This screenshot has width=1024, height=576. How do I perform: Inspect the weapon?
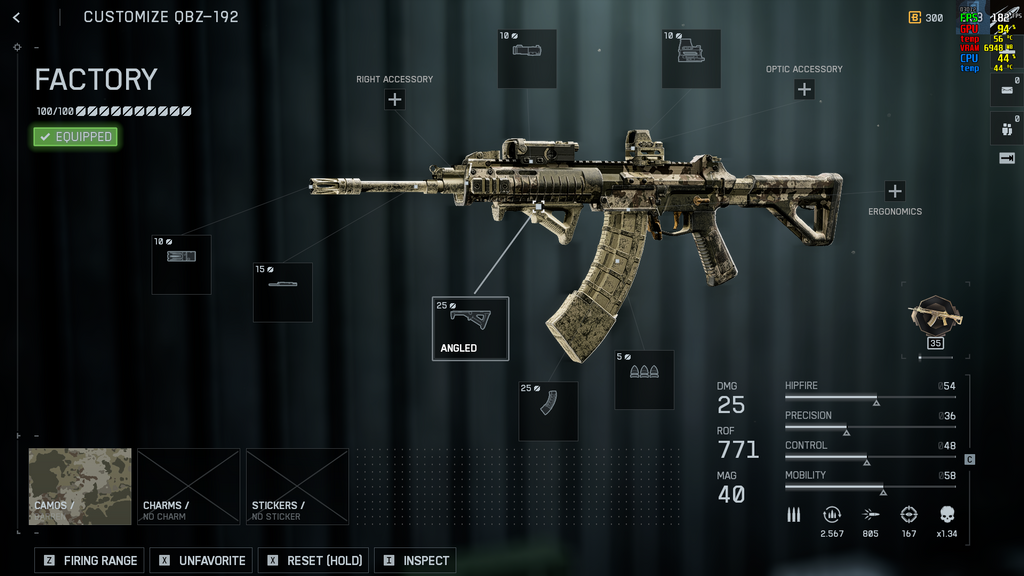click(415, 560)
